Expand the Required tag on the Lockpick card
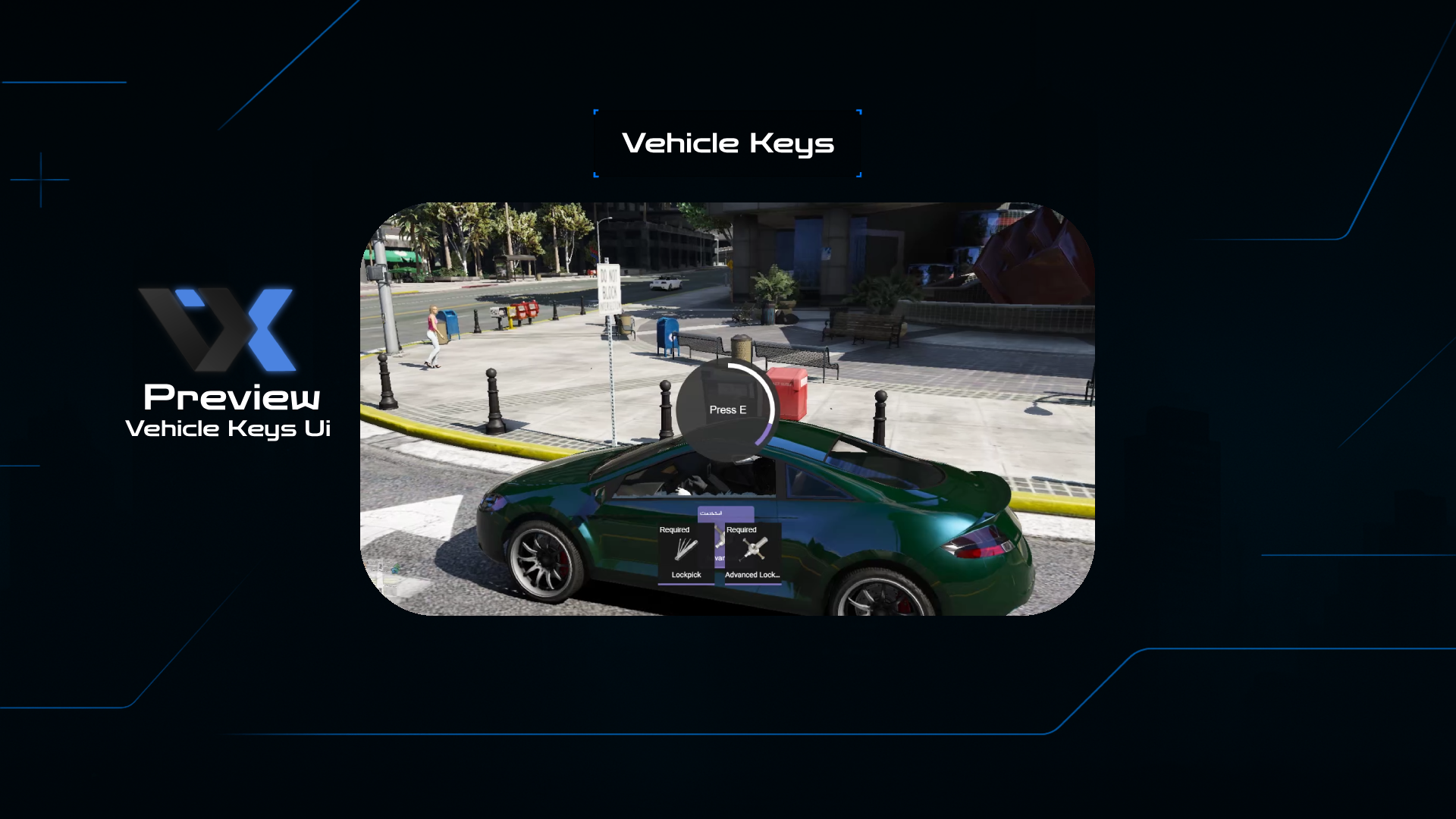1456x819 pixels. pyautogui.click(x=676, y=529)
